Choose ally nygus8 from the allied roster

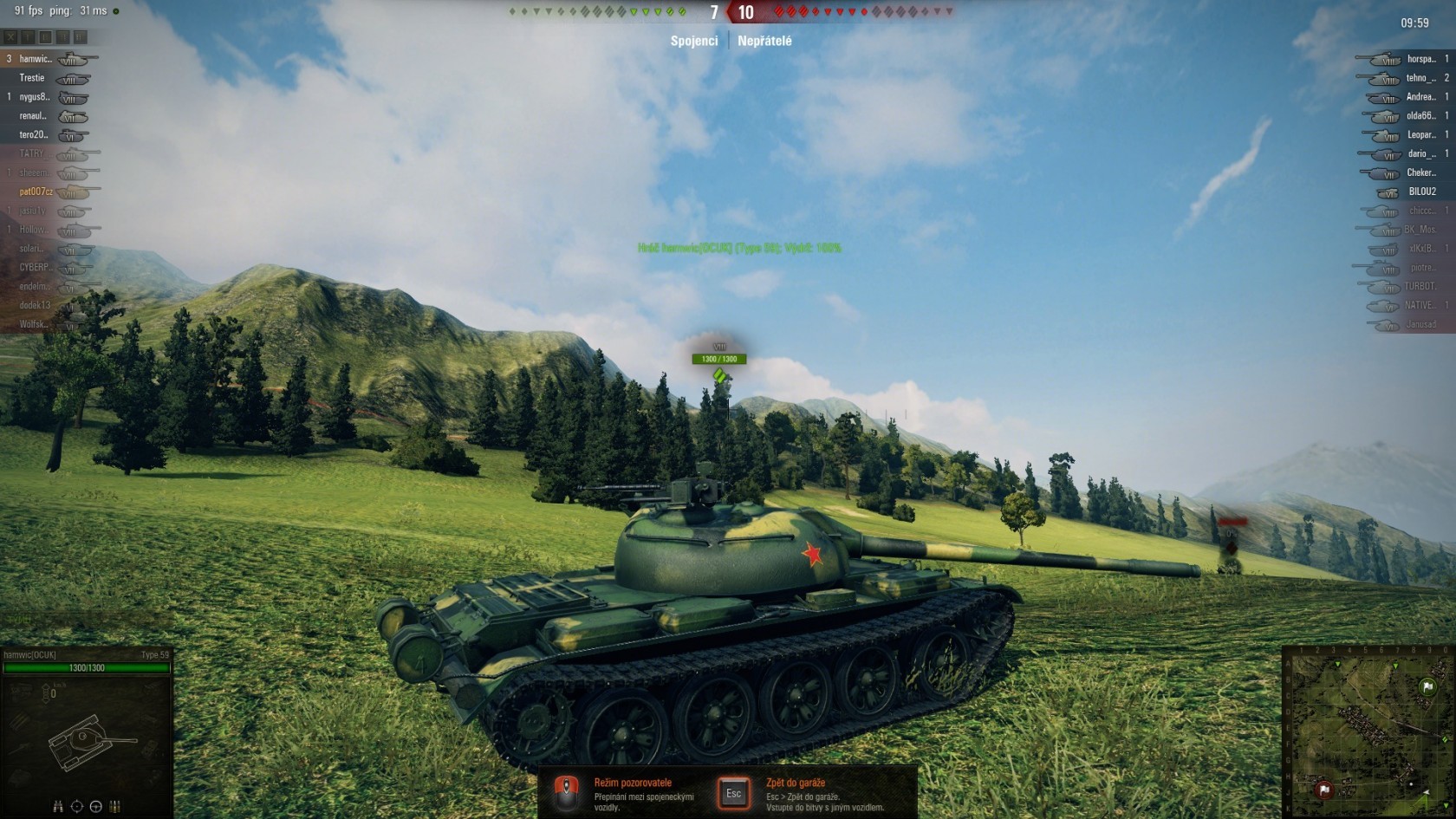(35, 97)
